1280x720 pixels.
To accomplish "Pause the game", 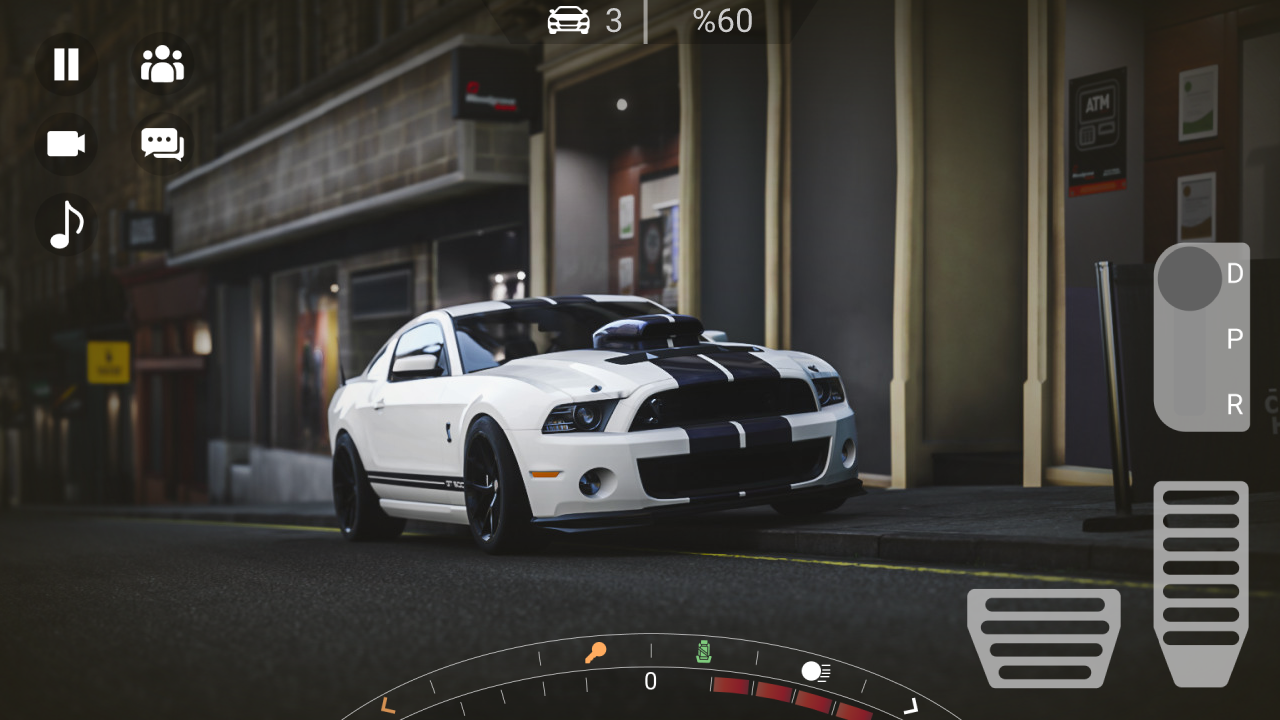I will [66, 64].
